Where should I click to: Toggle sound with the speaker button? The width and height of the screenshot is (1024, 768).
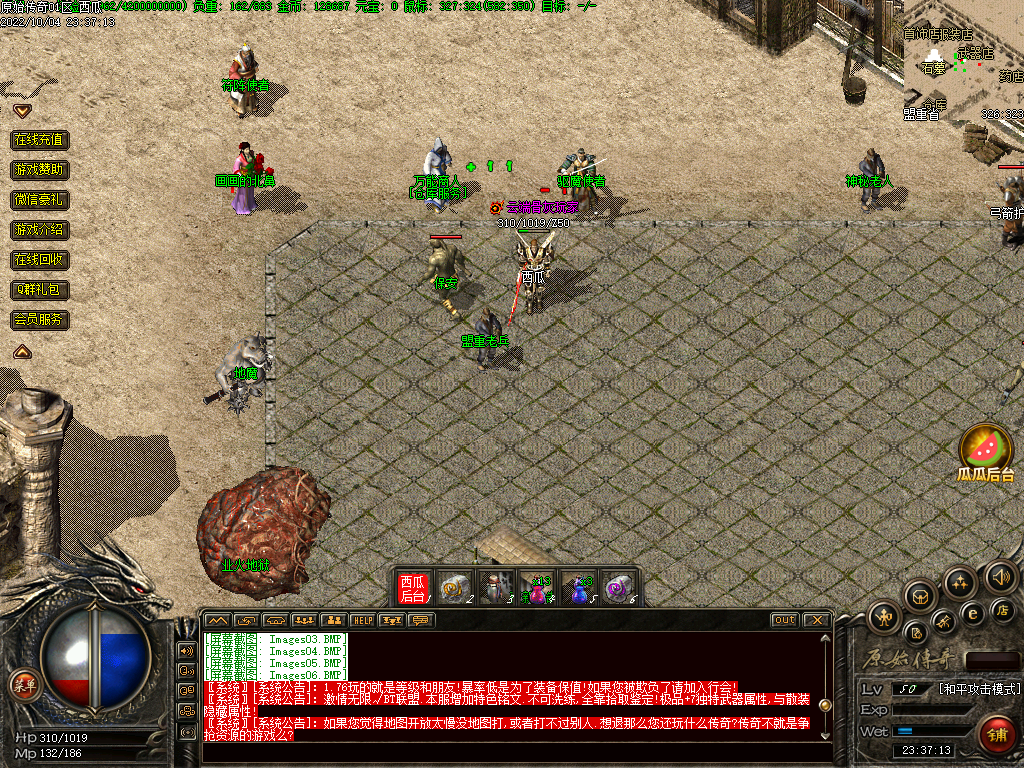coord(1001,577)
